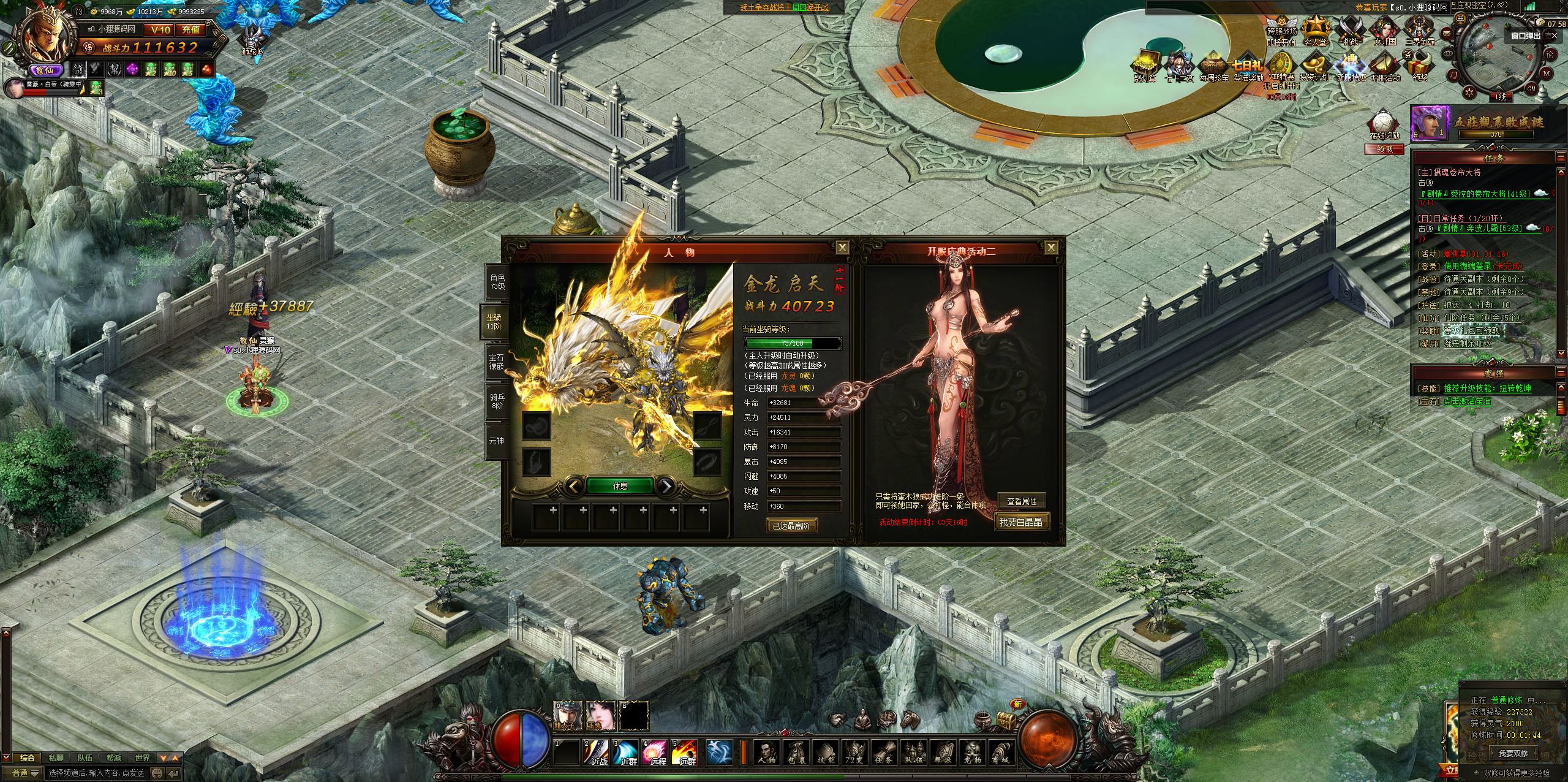Show the next mount with the right arrow
This screenshot has width=1568, height=782.
point(665,487)
